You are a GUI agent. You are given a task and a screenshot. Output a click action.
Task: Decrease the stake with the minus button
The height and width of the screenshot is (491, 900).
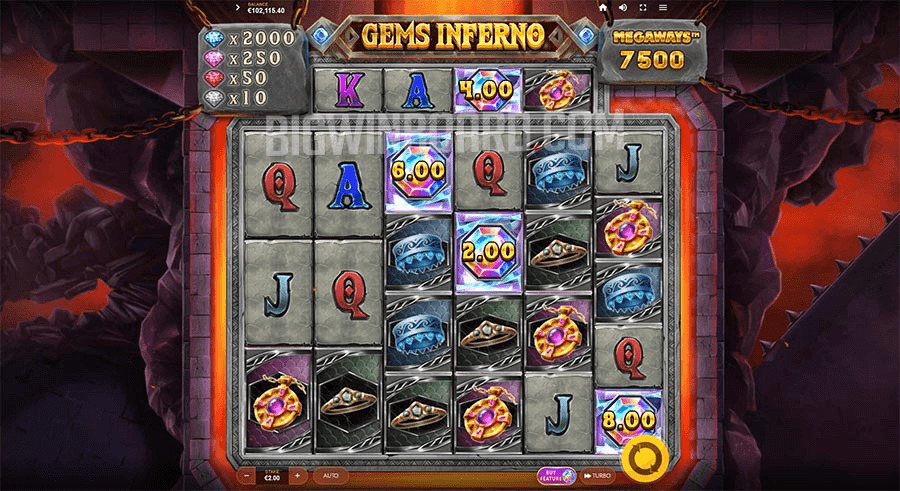pyautogui.click(x=249, y=476)
